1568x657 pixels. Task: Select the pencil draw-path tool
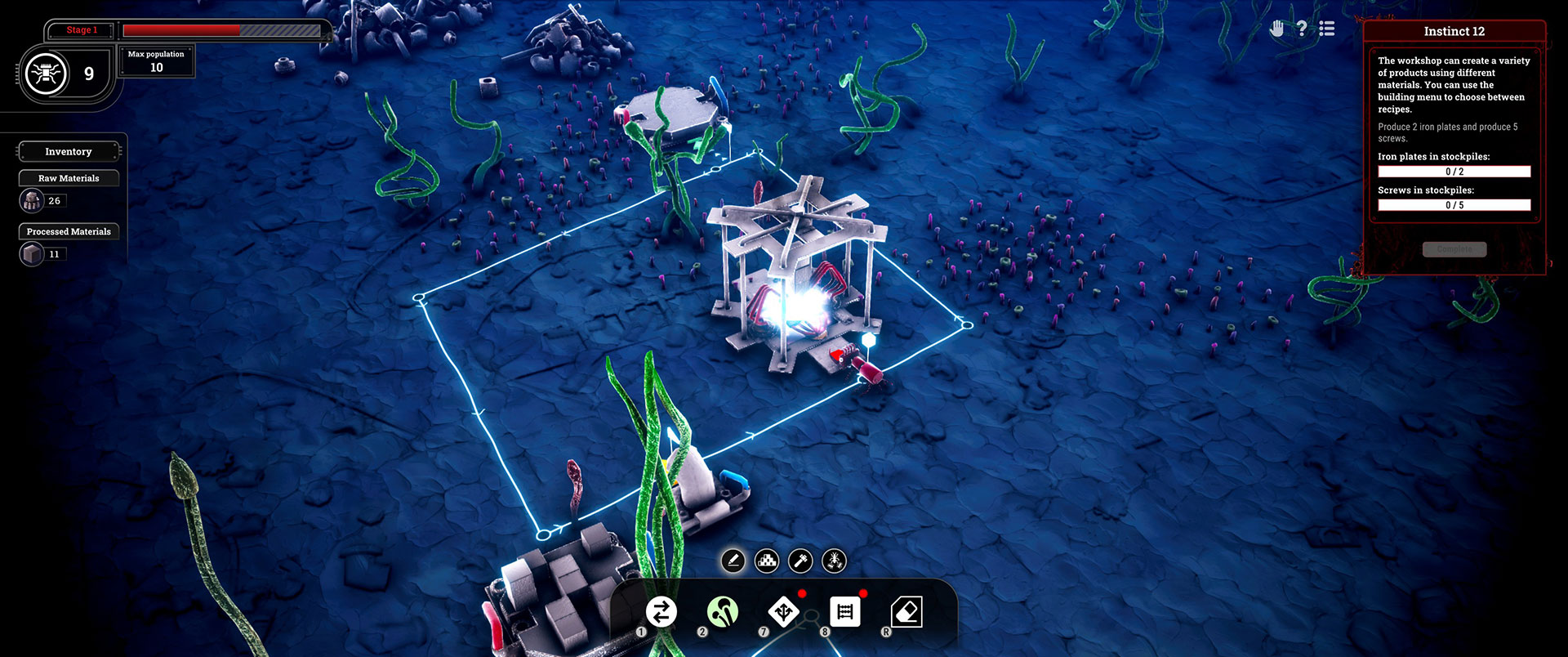coord(733,561)
